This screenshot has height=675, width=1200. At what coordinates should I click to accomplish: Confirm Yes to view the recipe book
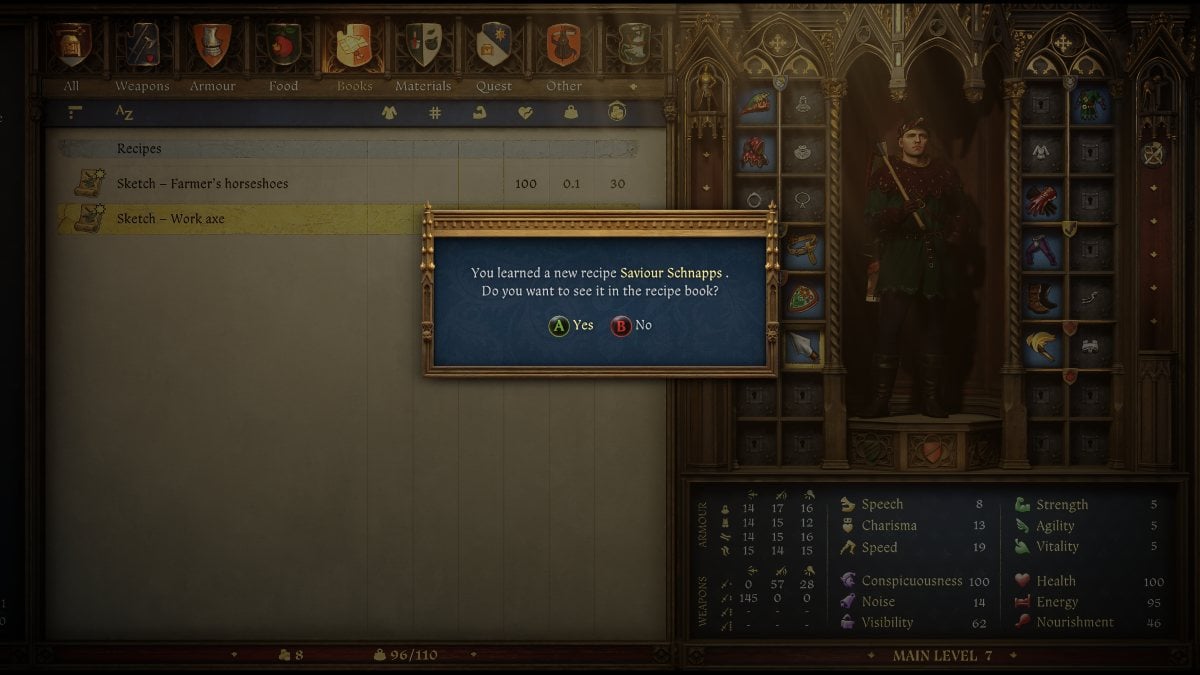571,325
